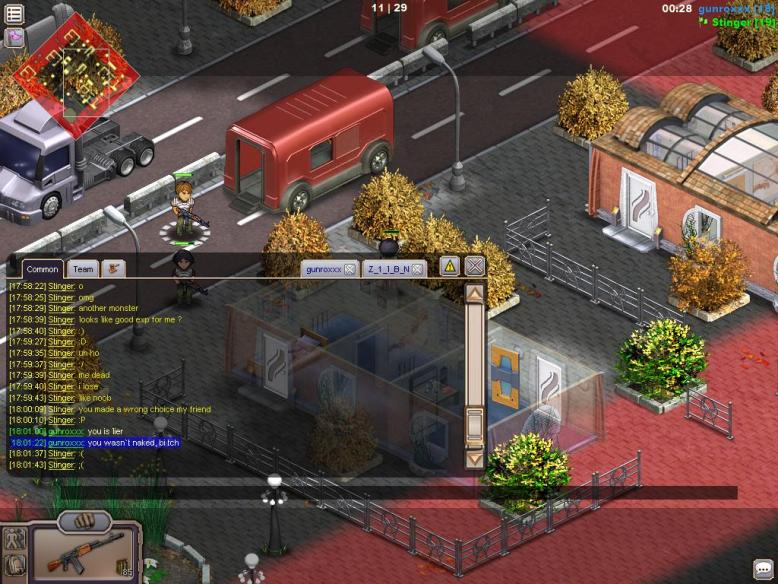Open the speech bubble chat button
Viewport: 778px width, 584px height.
point(764,569)
